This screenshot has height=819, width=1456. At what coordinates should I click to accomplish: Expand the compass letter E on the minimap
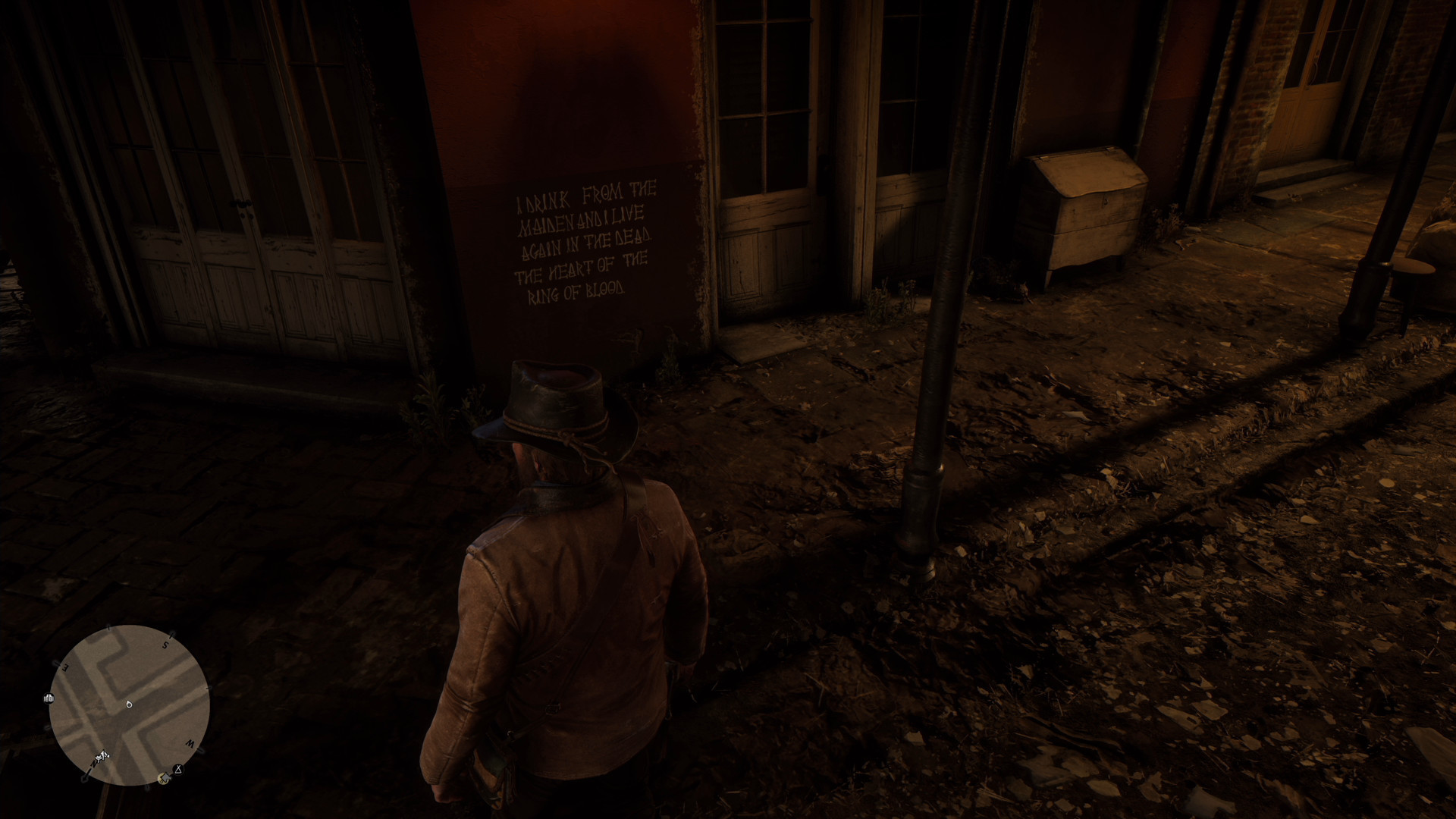coord(65,667)
